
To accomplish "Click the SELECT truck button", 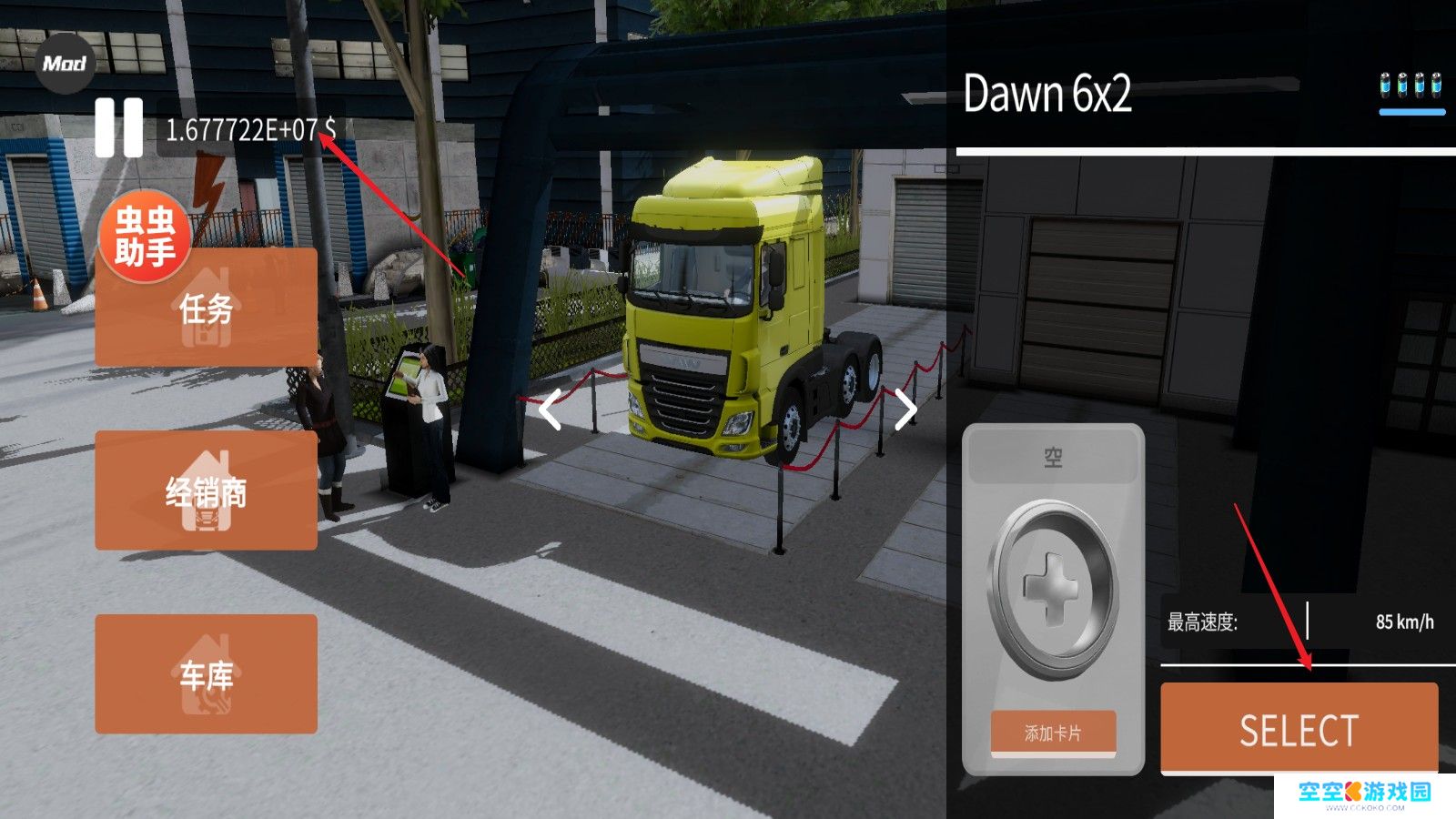I will (x=1299, y=730).
